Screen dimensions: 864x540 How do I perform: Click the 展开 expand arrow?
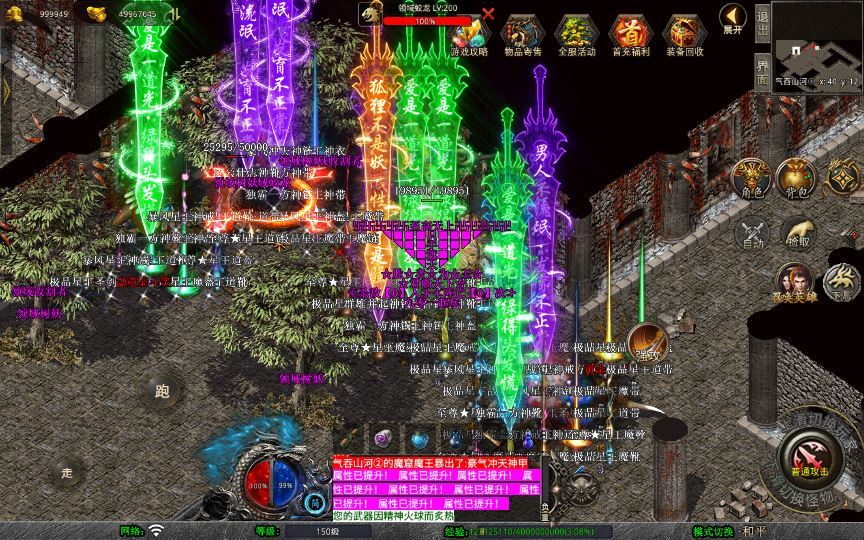733,19
